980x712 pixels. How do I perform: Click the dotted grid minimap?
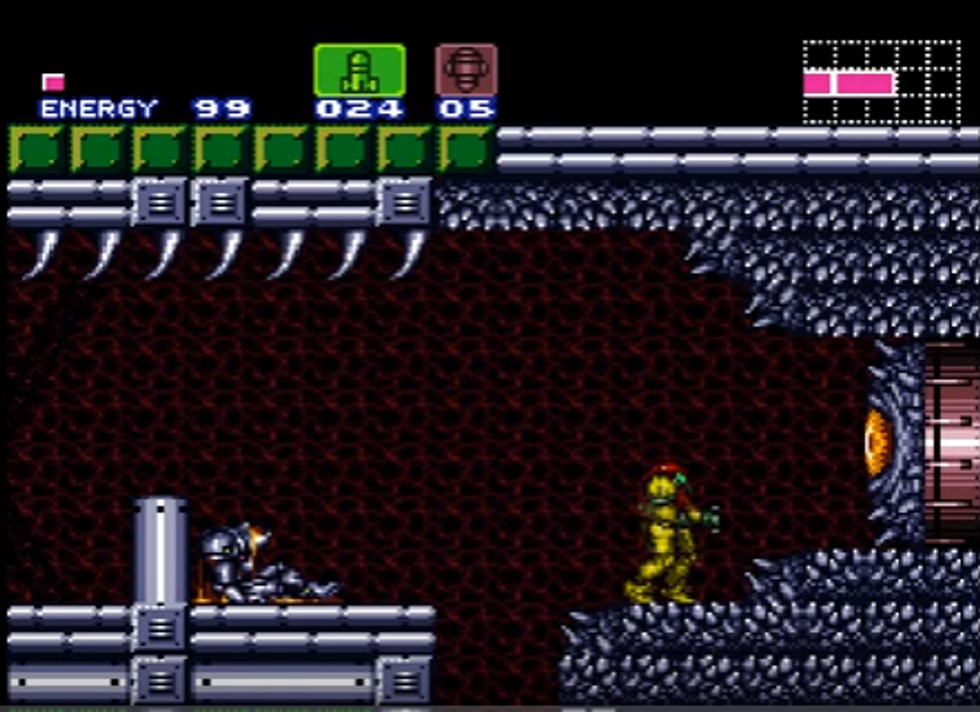tap(881, 82)
